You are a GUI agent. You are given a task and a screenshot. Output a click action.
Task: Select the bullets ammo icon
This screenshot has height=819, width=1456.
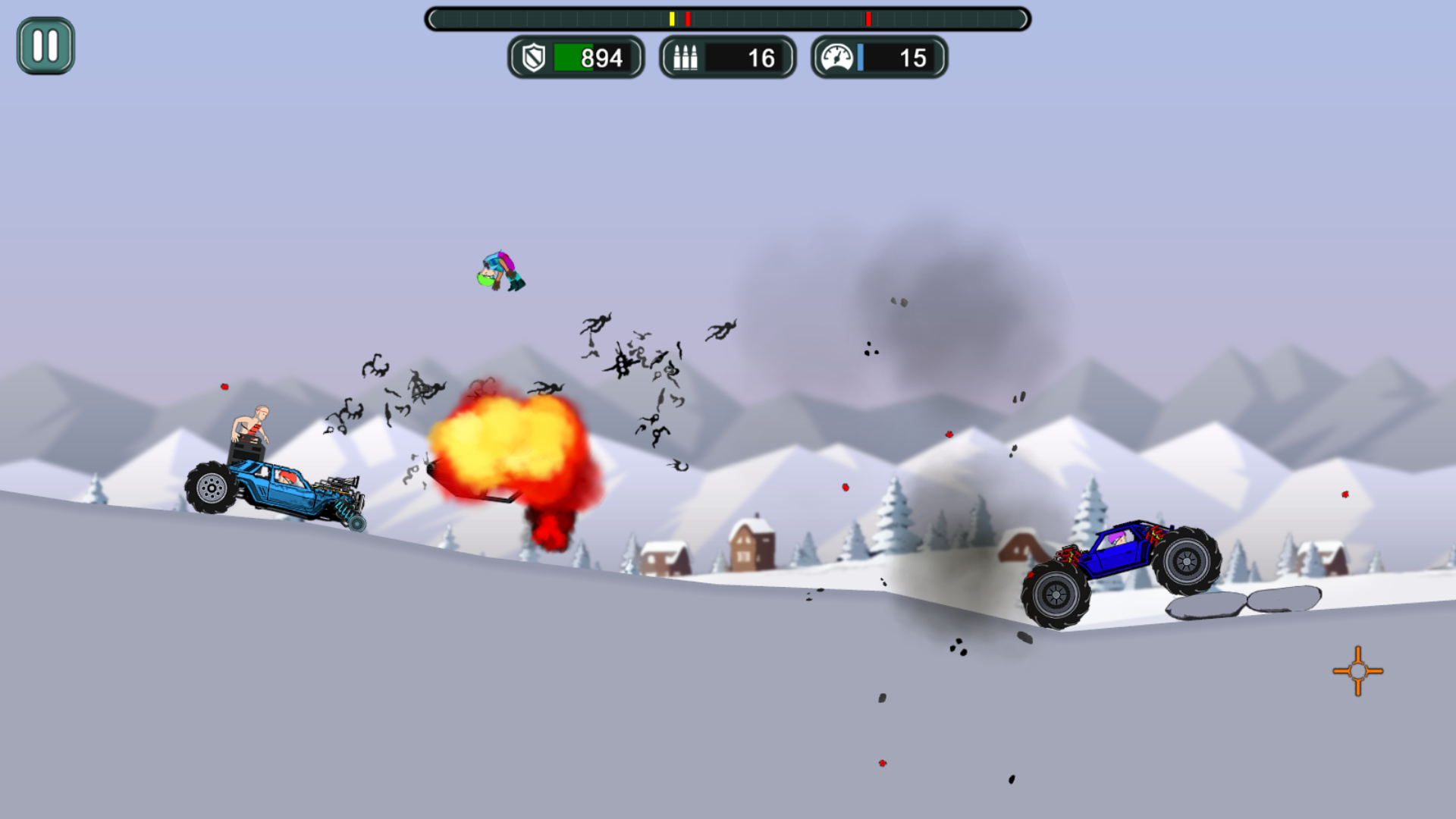point(687,57)
